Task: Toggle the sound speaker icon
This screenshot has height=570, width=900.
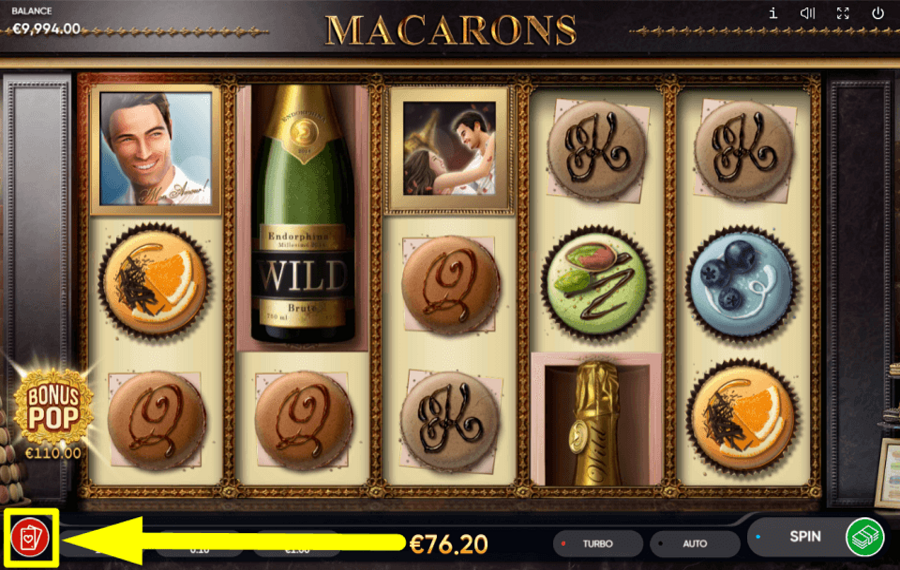Action: point(808,14)
